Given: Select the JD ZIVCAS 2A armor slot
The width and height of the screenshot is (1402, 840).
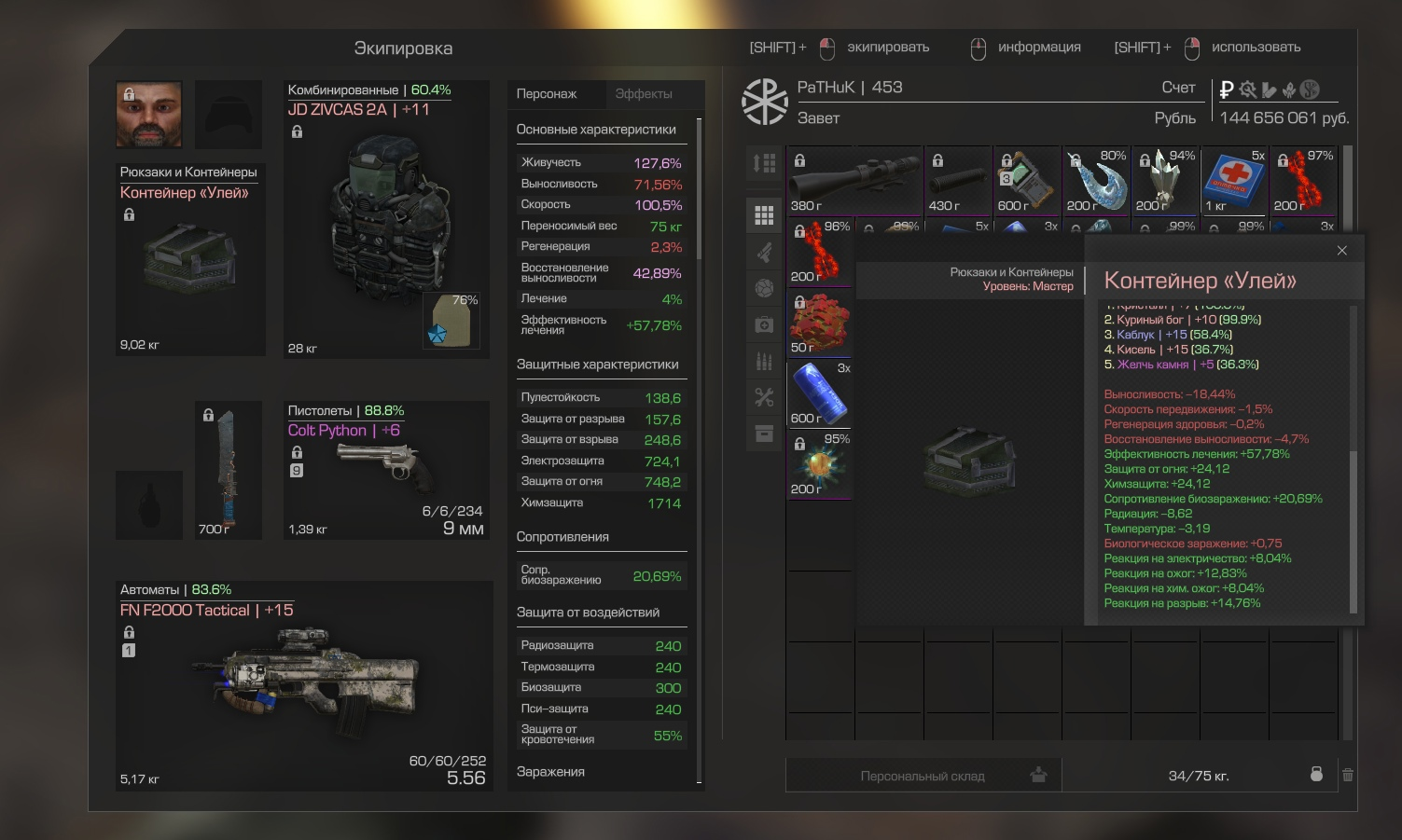Looking at the screenshot, I should coord(386,220).
